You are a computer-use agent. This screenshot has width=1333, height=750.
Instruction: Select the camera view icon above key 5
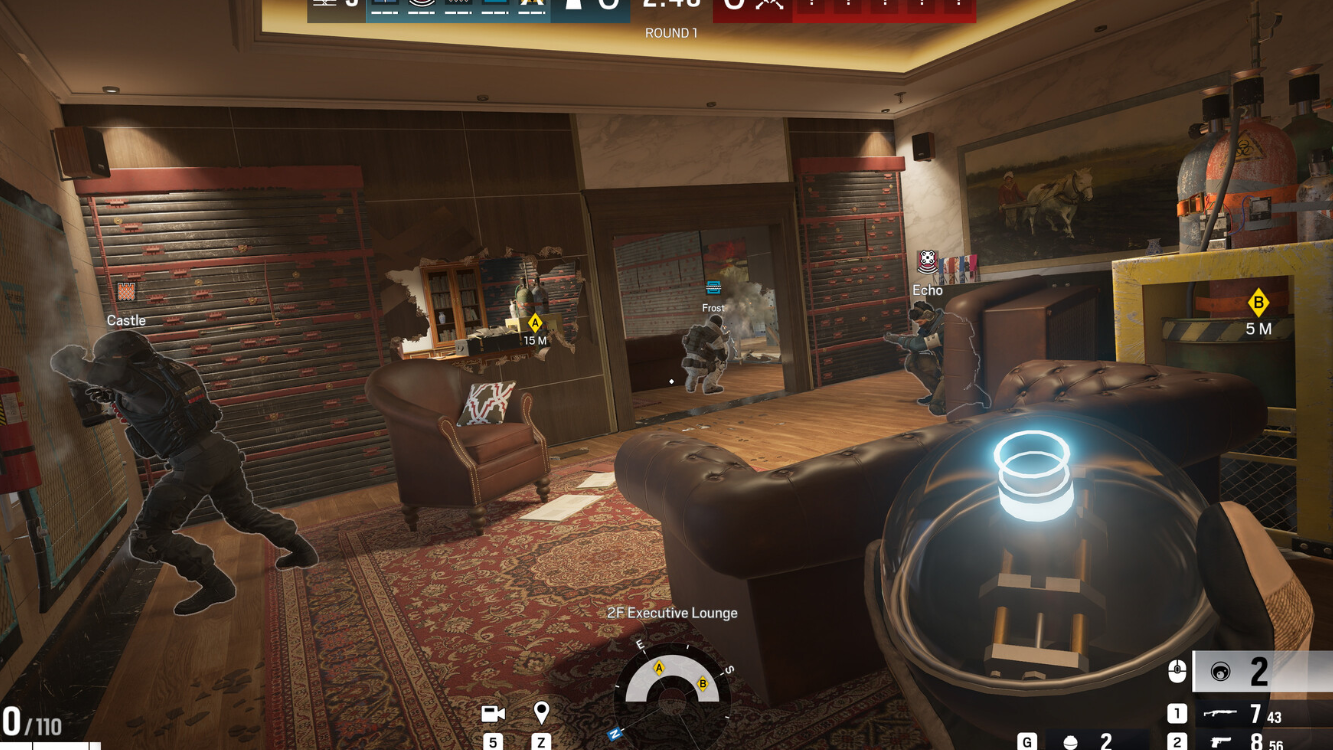click(x=495, y=713)
